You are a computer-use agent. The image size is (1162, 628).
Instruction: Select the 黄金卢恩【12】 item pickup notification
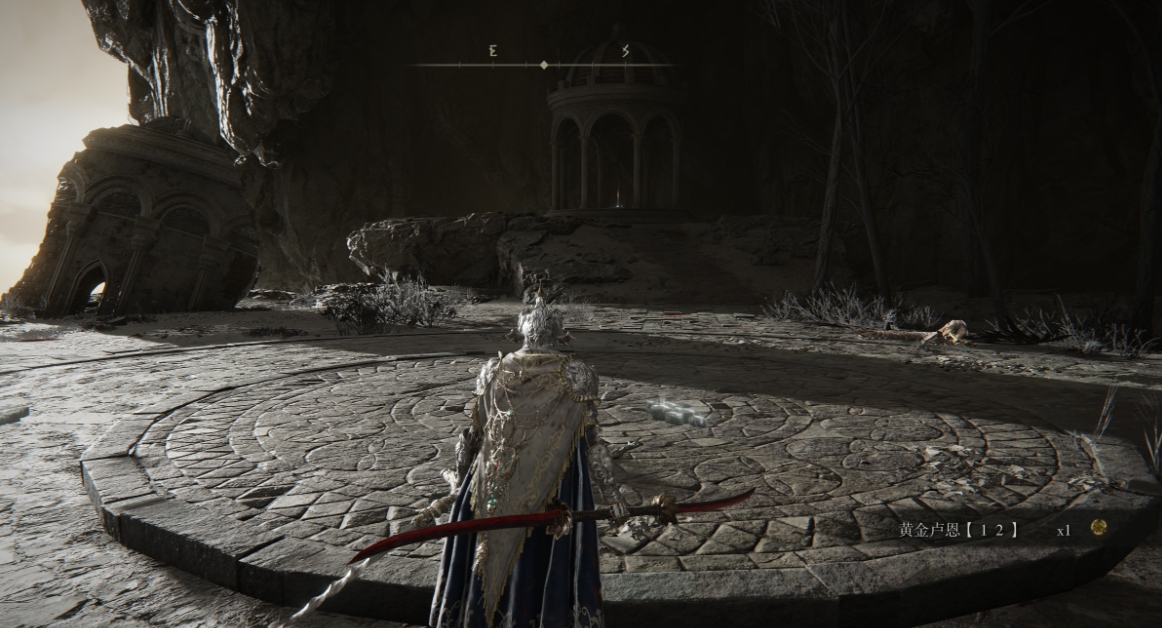(x=958, y=529)
